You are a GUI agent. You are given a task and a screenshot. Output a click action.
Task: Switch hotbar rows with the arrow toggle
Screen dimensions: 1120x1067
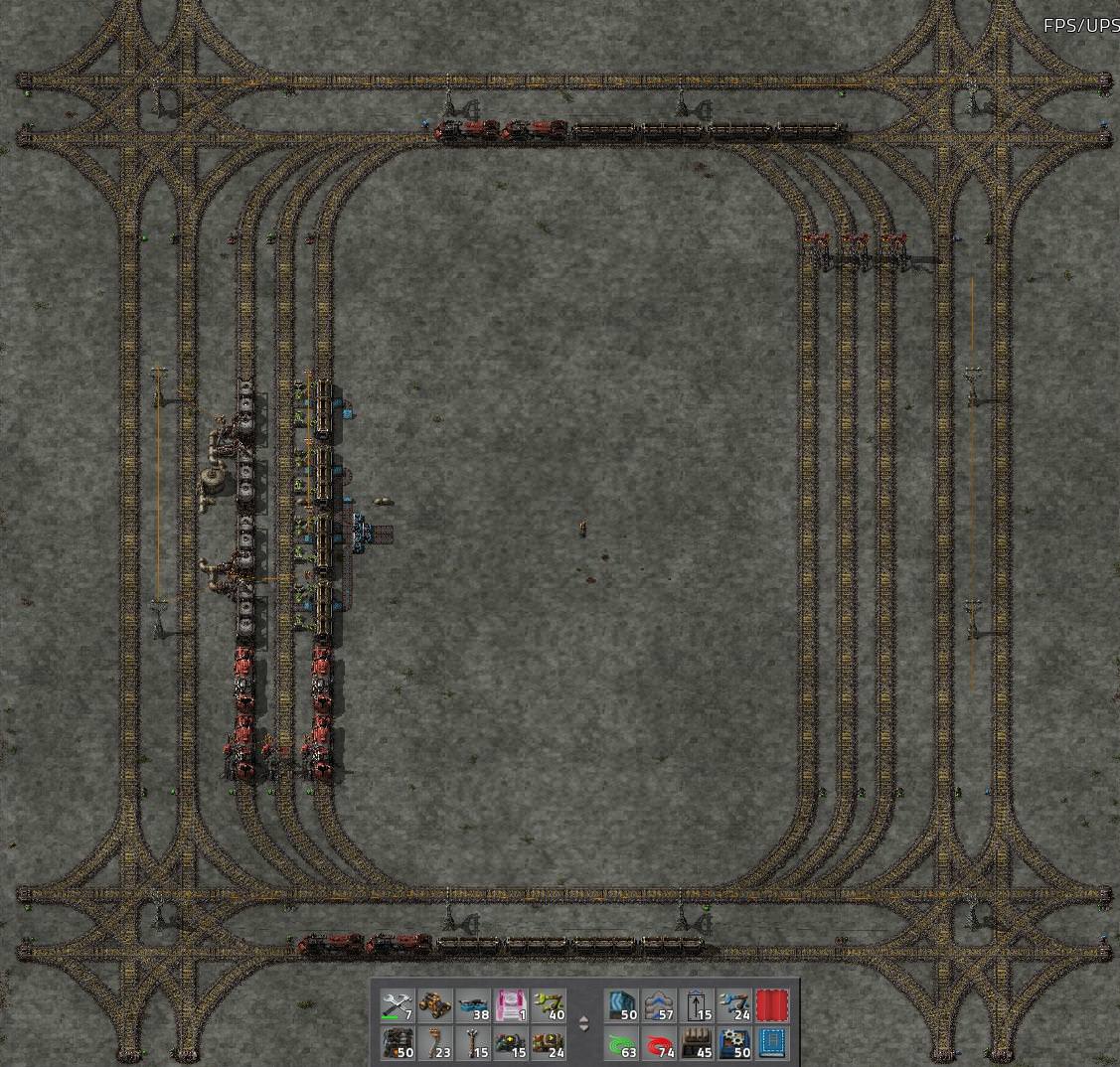[584, 1024]
